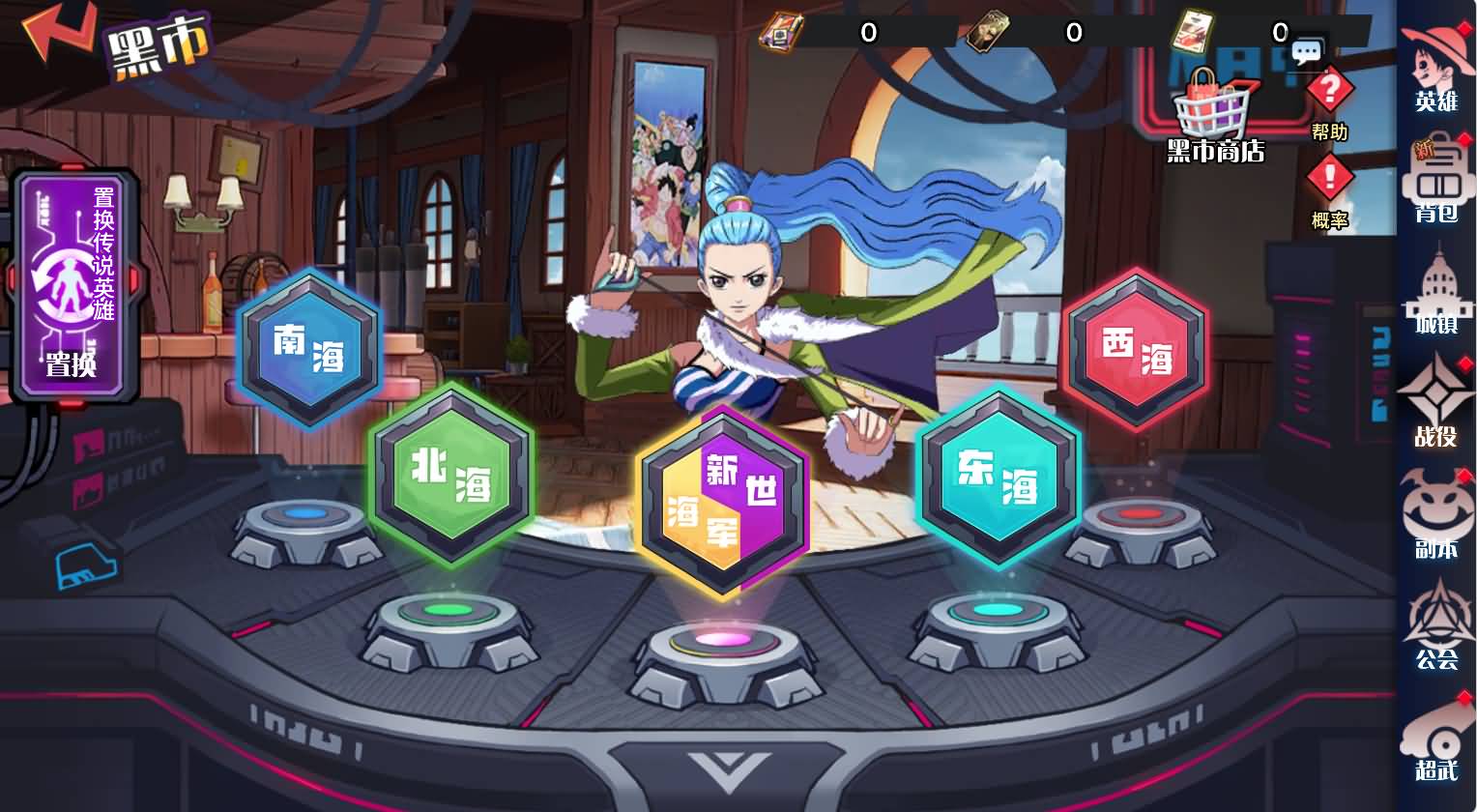Select the green 北海 hexagon

tap(451, 476)
